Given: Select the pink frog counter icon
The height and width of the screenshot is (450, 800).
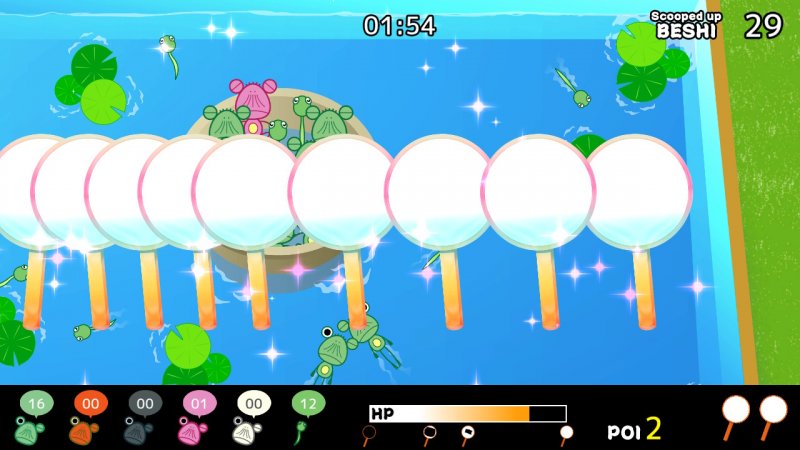Looking at the screenshot, I should coord(198,416).
